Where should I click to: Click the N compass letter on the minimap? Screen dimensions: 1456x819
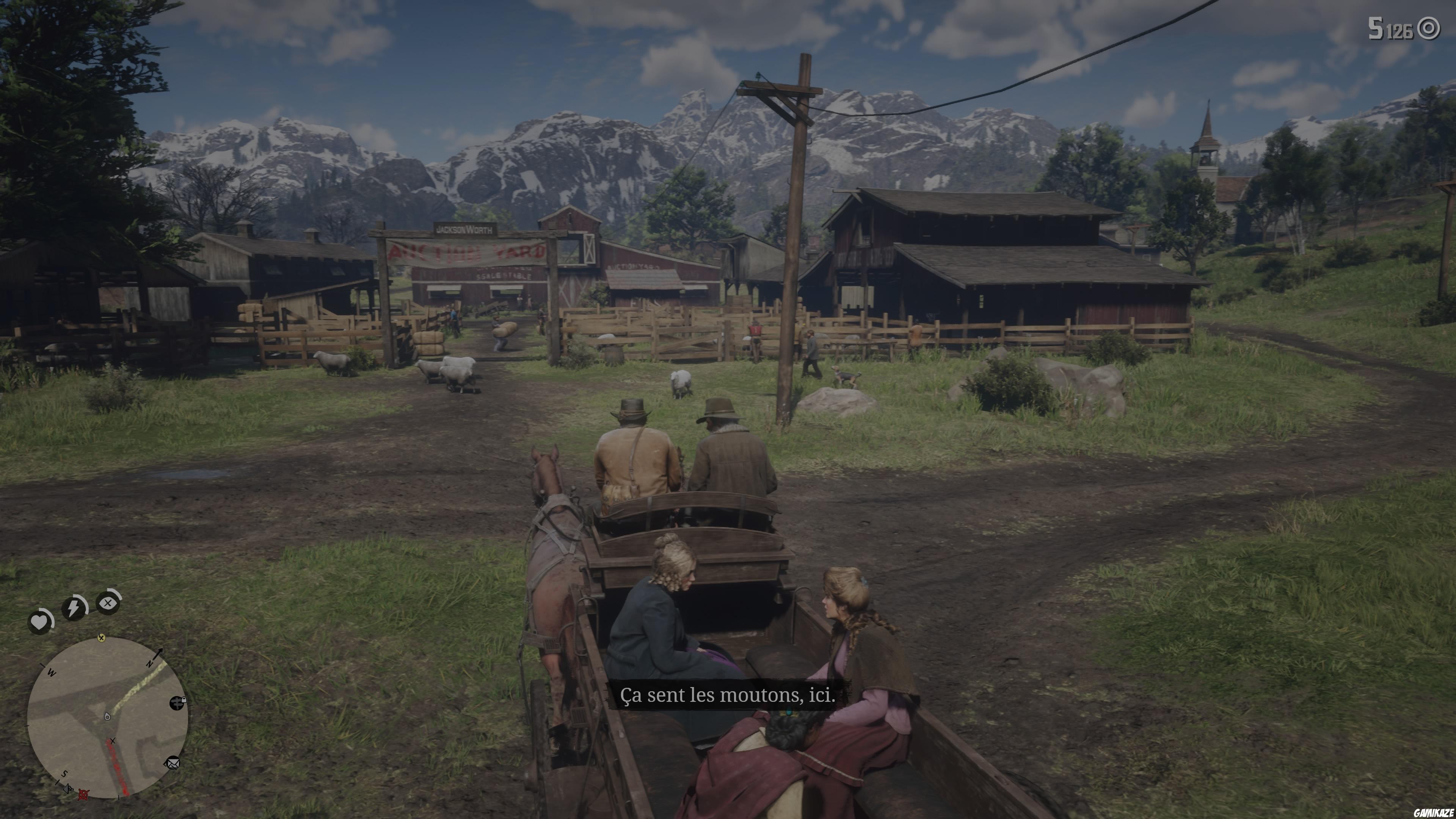point(150,665)
